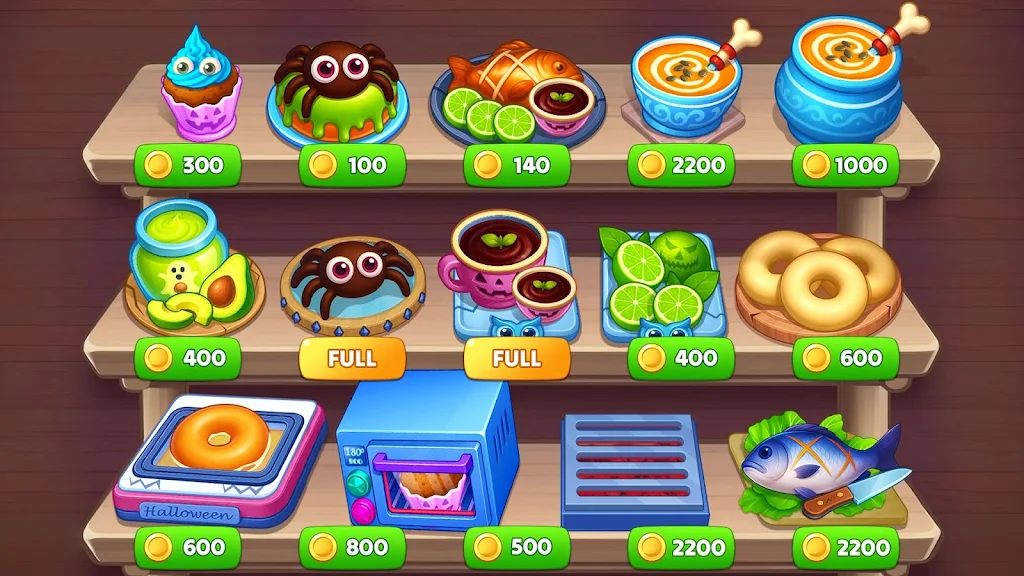Purchase the blue oven upgrade for 800

tap(352, 548)
